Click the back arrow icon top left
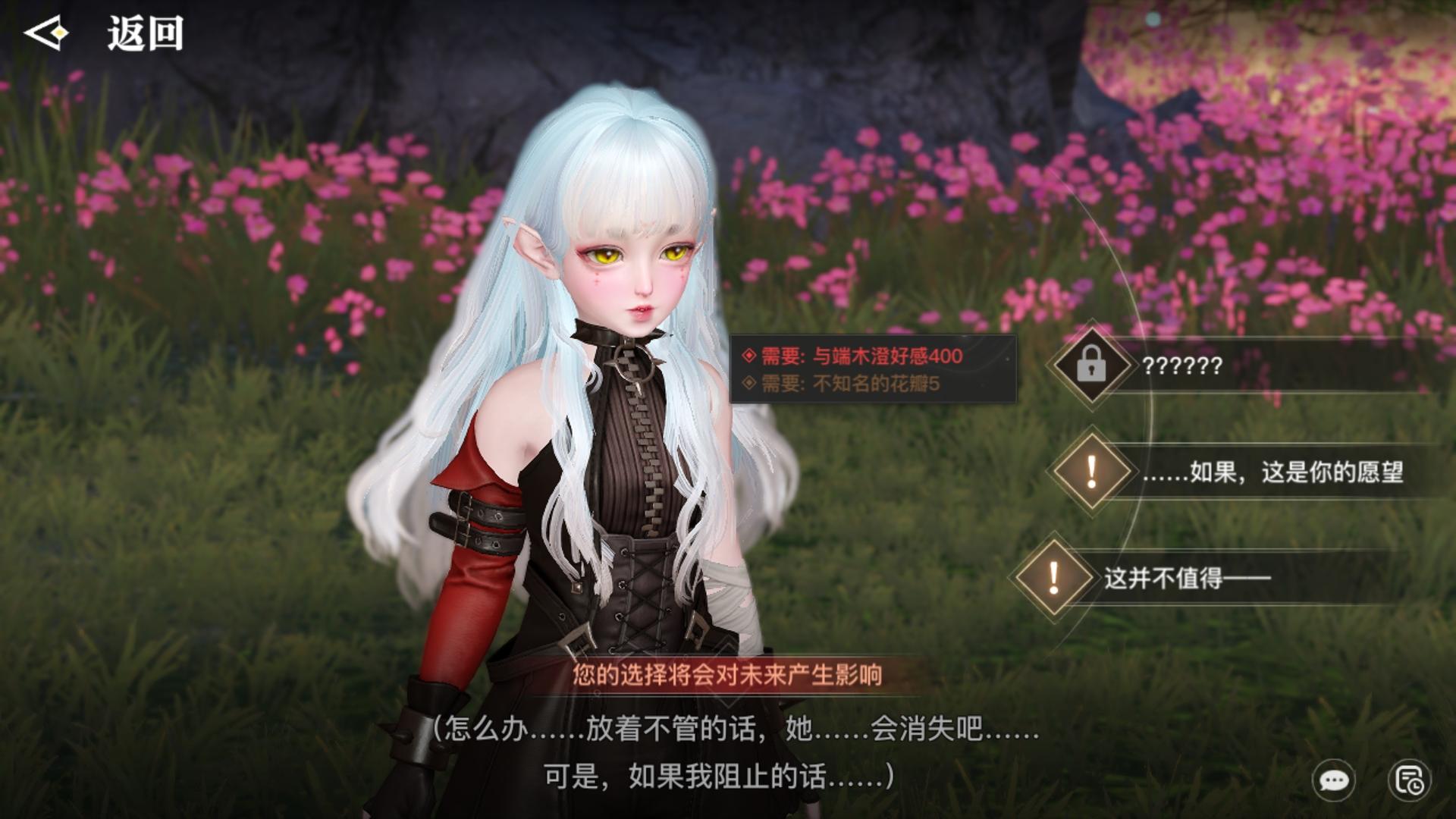 tap(47, 33)
